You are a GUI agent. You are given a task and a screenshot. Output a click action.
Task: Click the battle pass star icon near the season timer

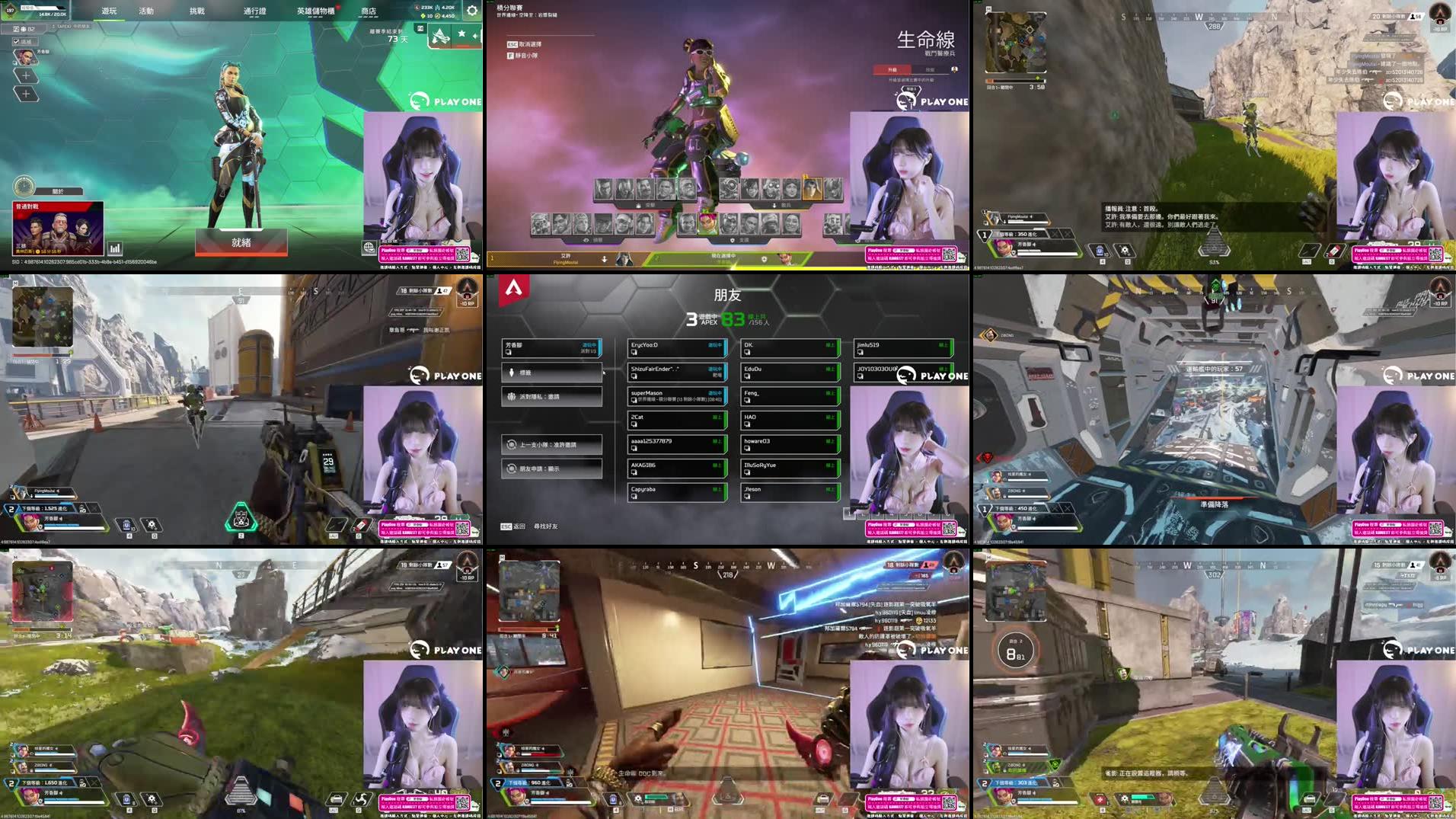click(x=461, y=34)
